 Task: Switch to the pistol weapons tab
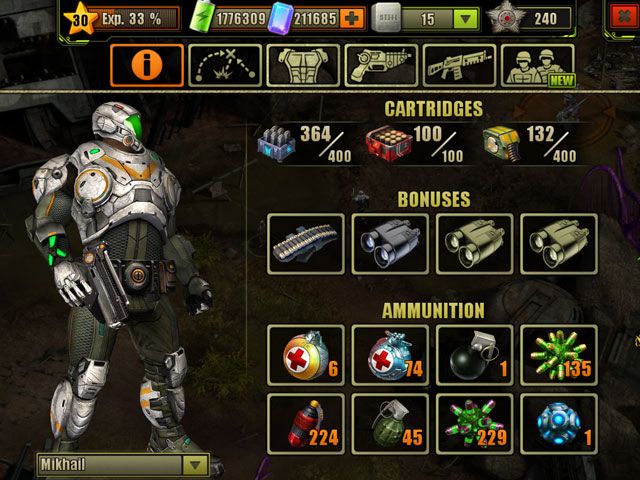[381, 65]
